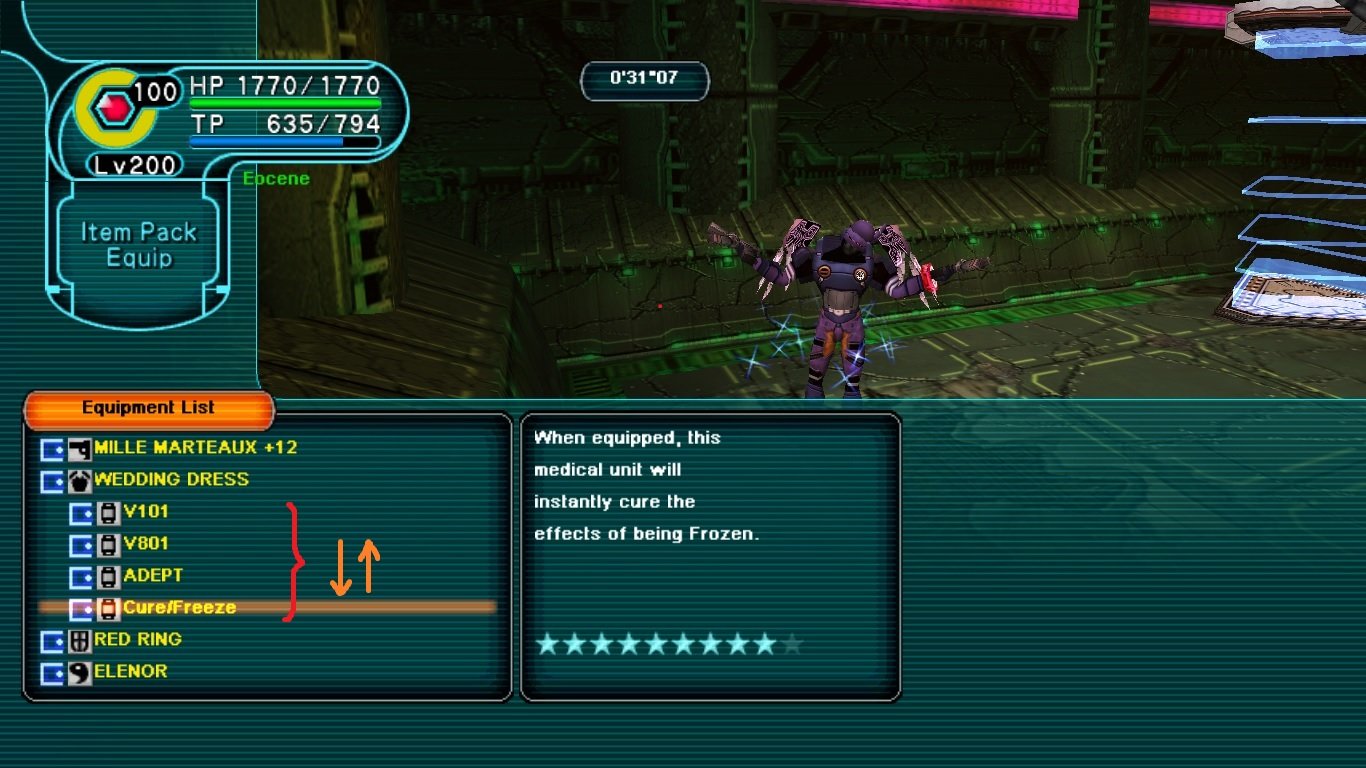Choose the WEDDING DRESS armor entry
Image resolution: width=1366 pixels, height=768 pixels.
click(x=171, y=480)
